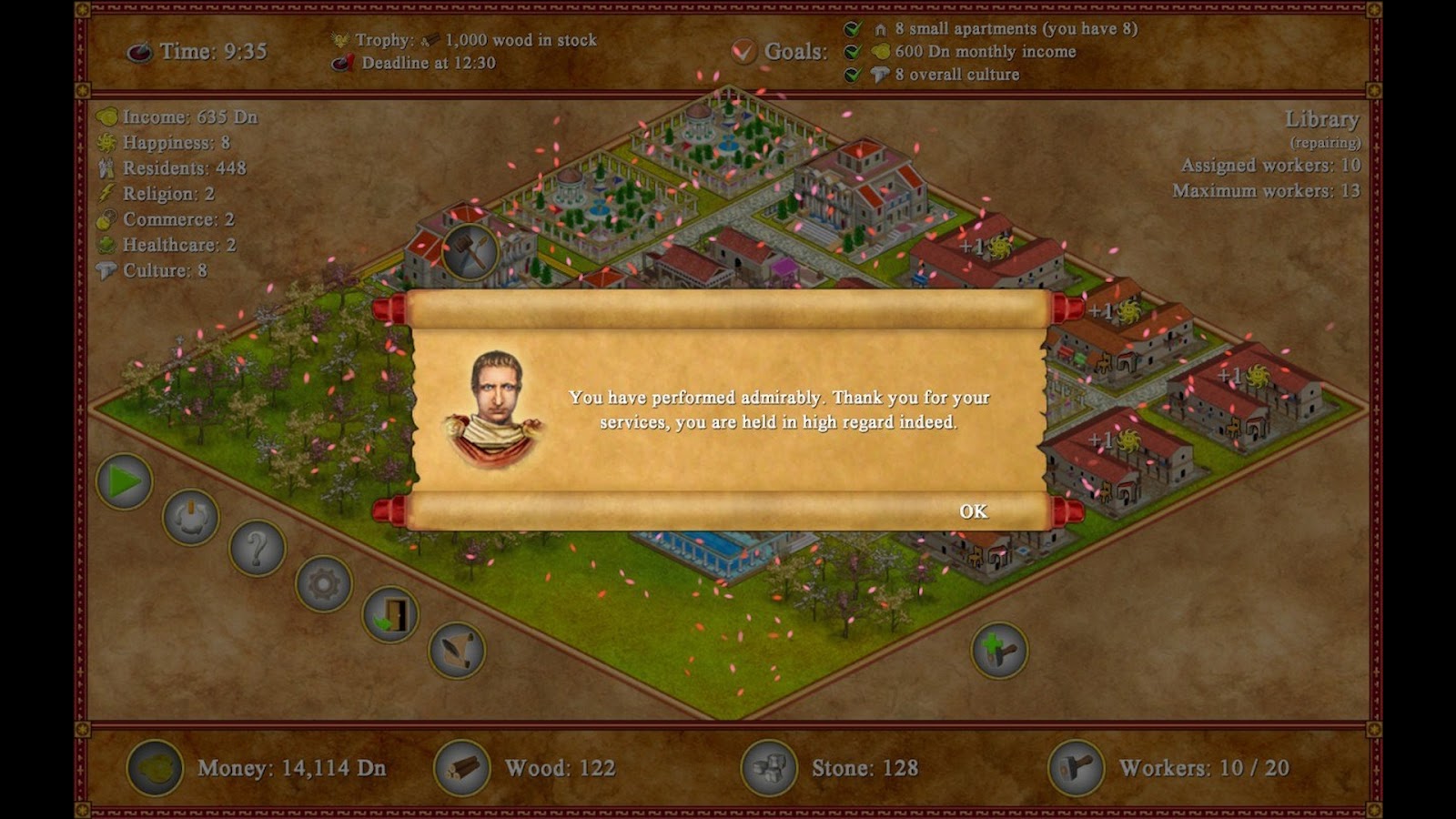Click the circular restart arrows button
The height and width of the screenshot is (819, 1456).
pyautogui.click(x=191, y=517)
